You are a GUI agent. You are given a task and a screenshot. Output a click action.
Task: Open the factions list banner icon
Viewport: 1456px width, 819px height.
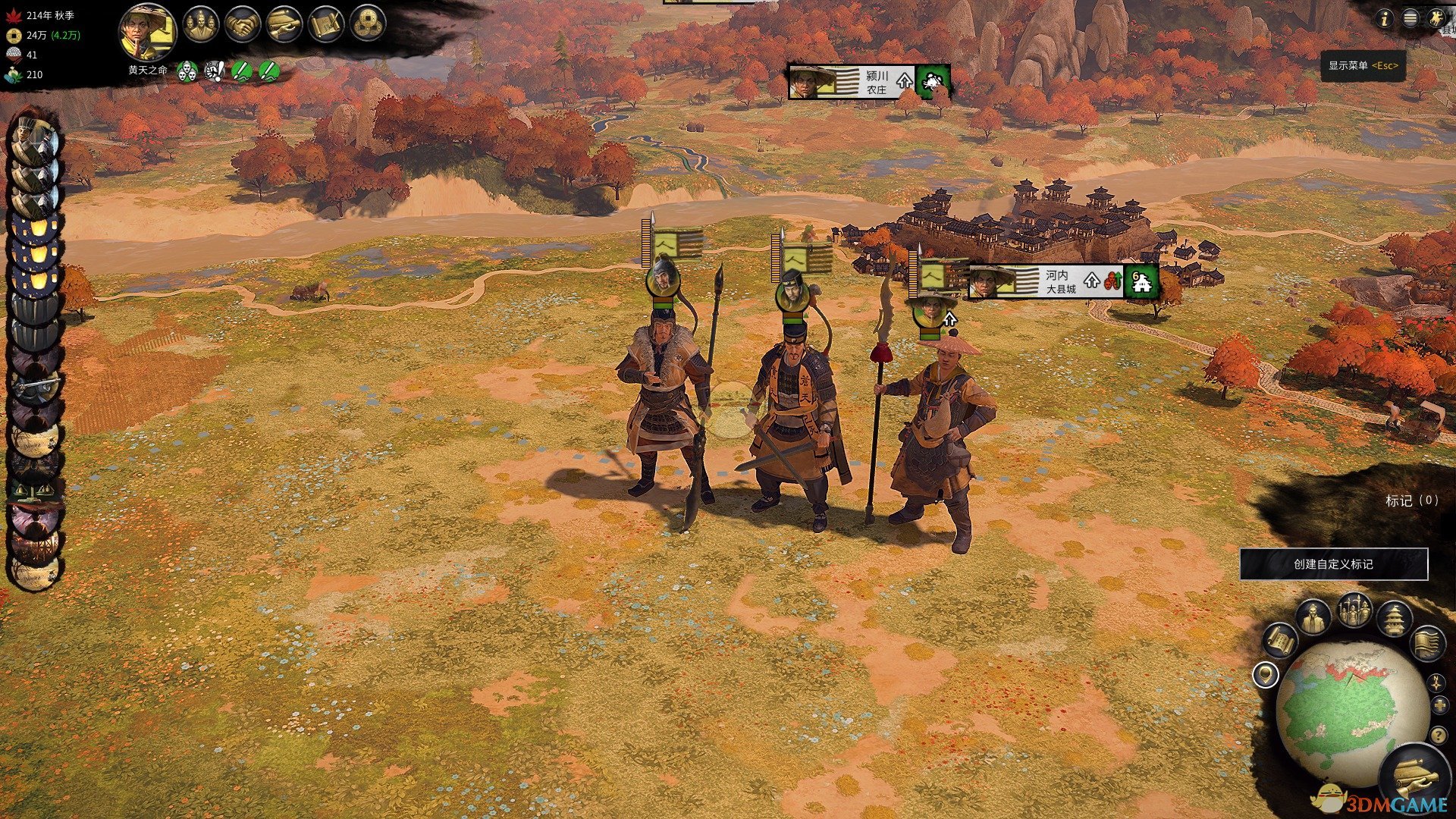[1428, 643]
